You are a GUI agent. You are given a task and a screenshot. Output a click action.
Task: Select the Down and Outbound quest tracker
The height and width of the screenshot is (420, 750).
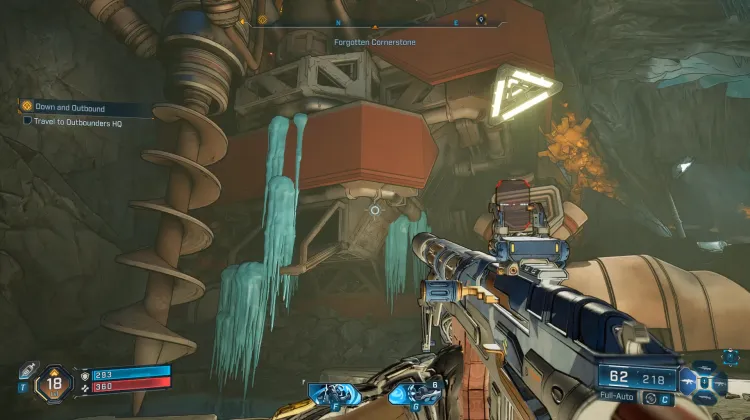(68, 107)
